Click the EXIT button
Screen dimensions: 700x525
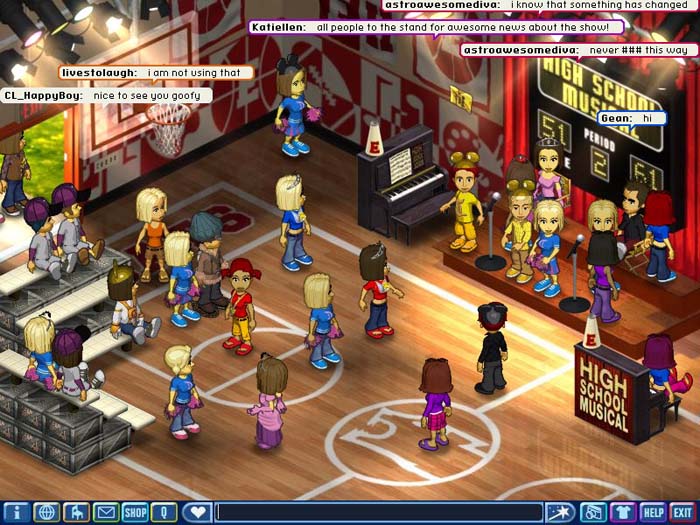tap(683, 513)
